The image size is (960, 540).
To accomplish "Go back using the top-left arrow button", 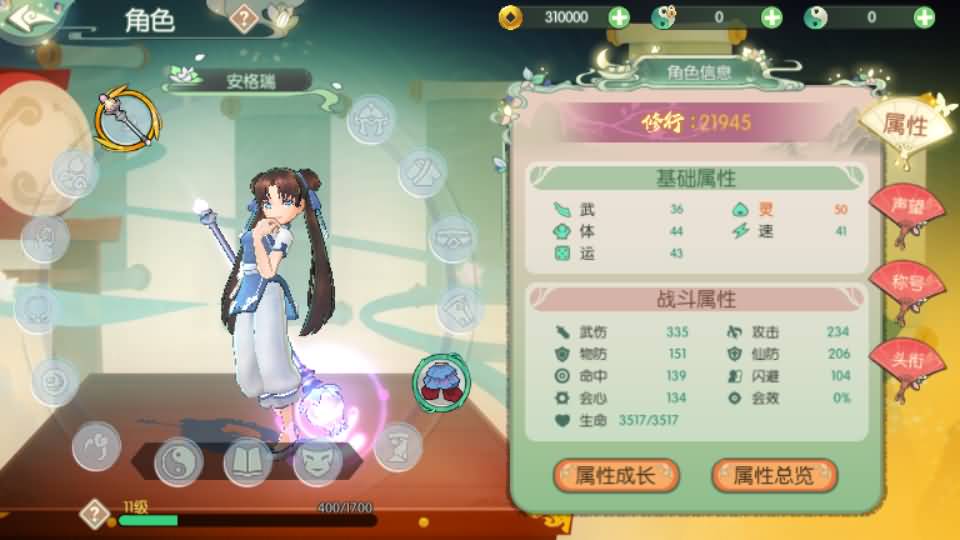I will pos(28,18).
